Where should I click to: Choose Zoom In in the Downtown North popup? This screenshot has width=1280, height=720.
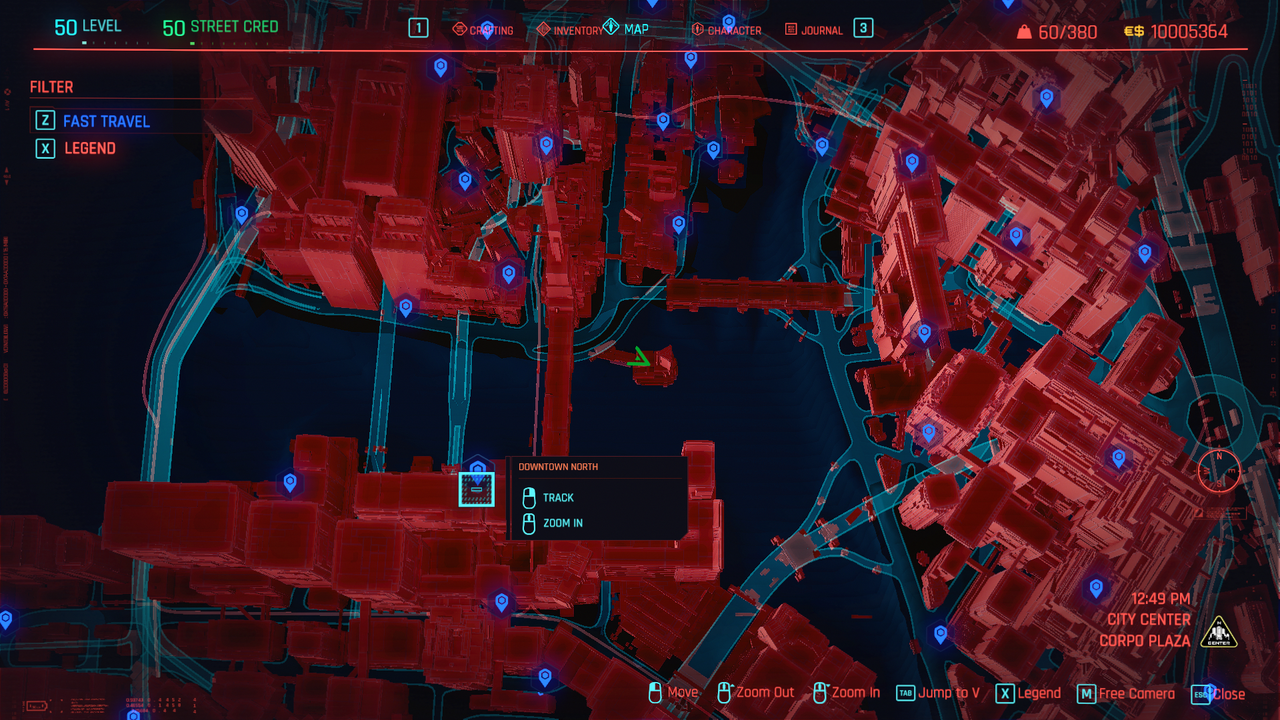(x=562, y=523)
